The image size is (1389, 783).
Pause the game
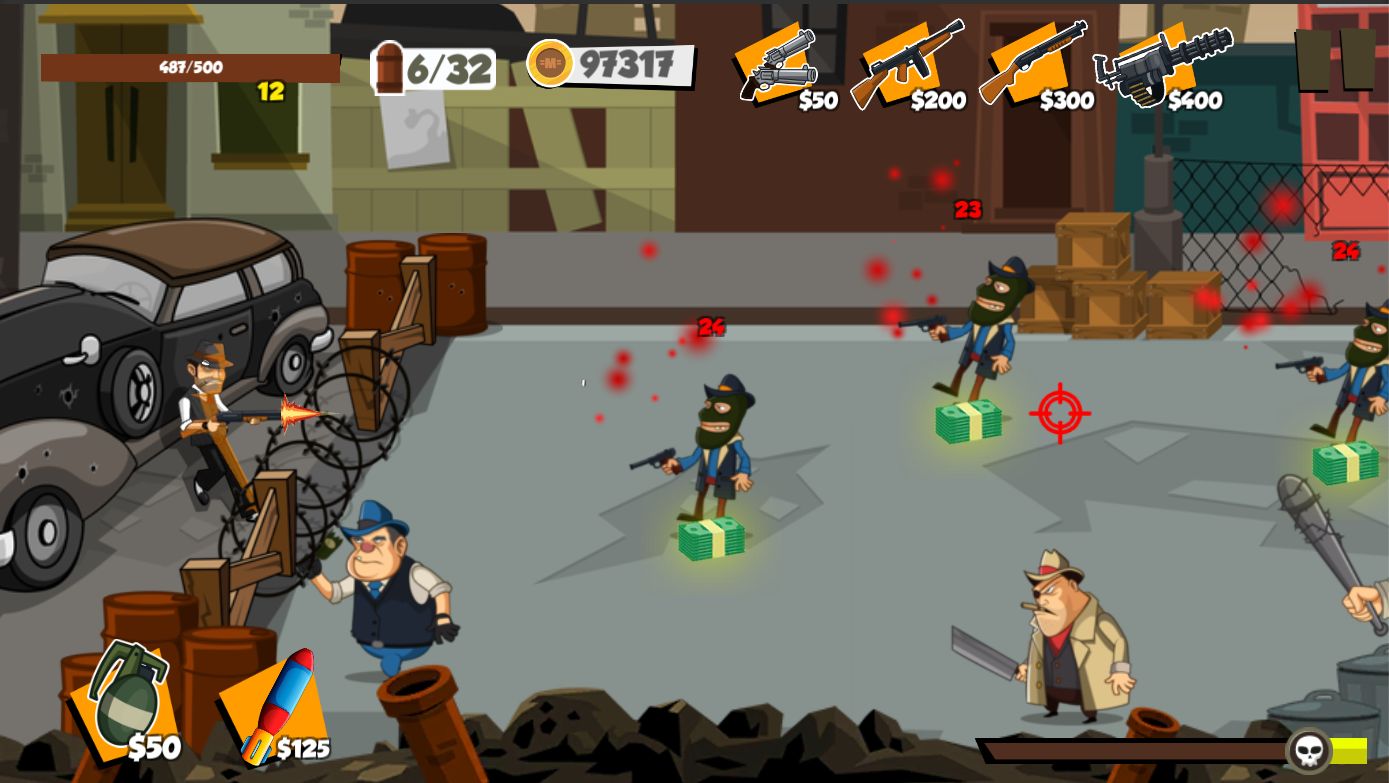(x=1335, y=59)
